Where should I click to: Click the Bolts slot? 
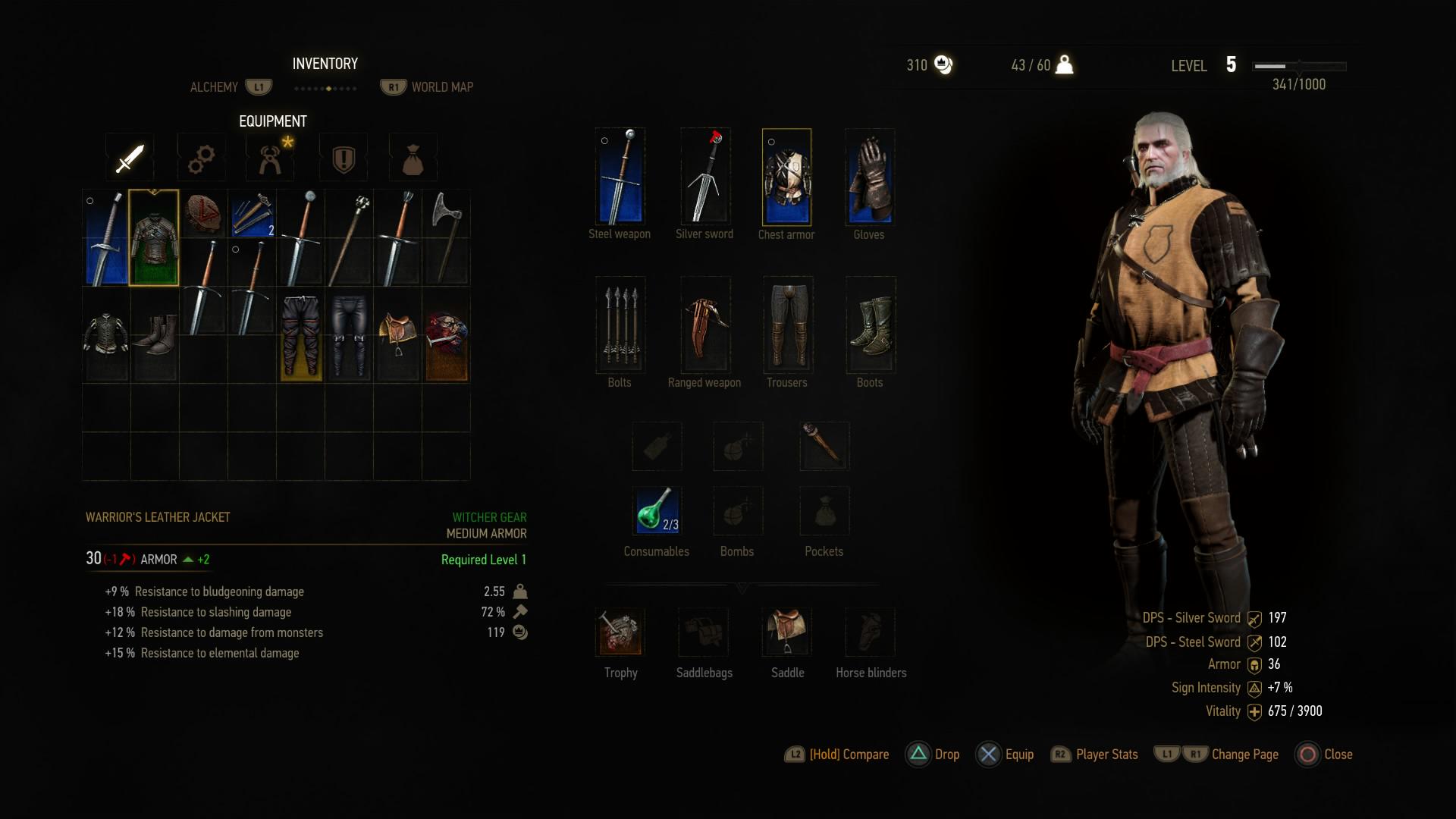point(620,325)
